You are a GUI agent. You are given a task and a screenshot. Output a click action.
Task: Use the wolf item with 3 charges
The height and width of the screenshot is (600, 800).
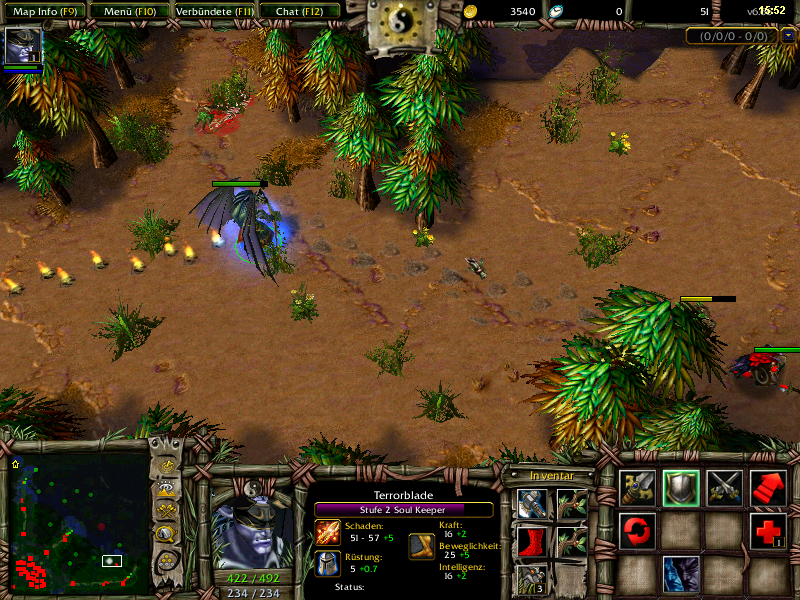pos(531,580)
